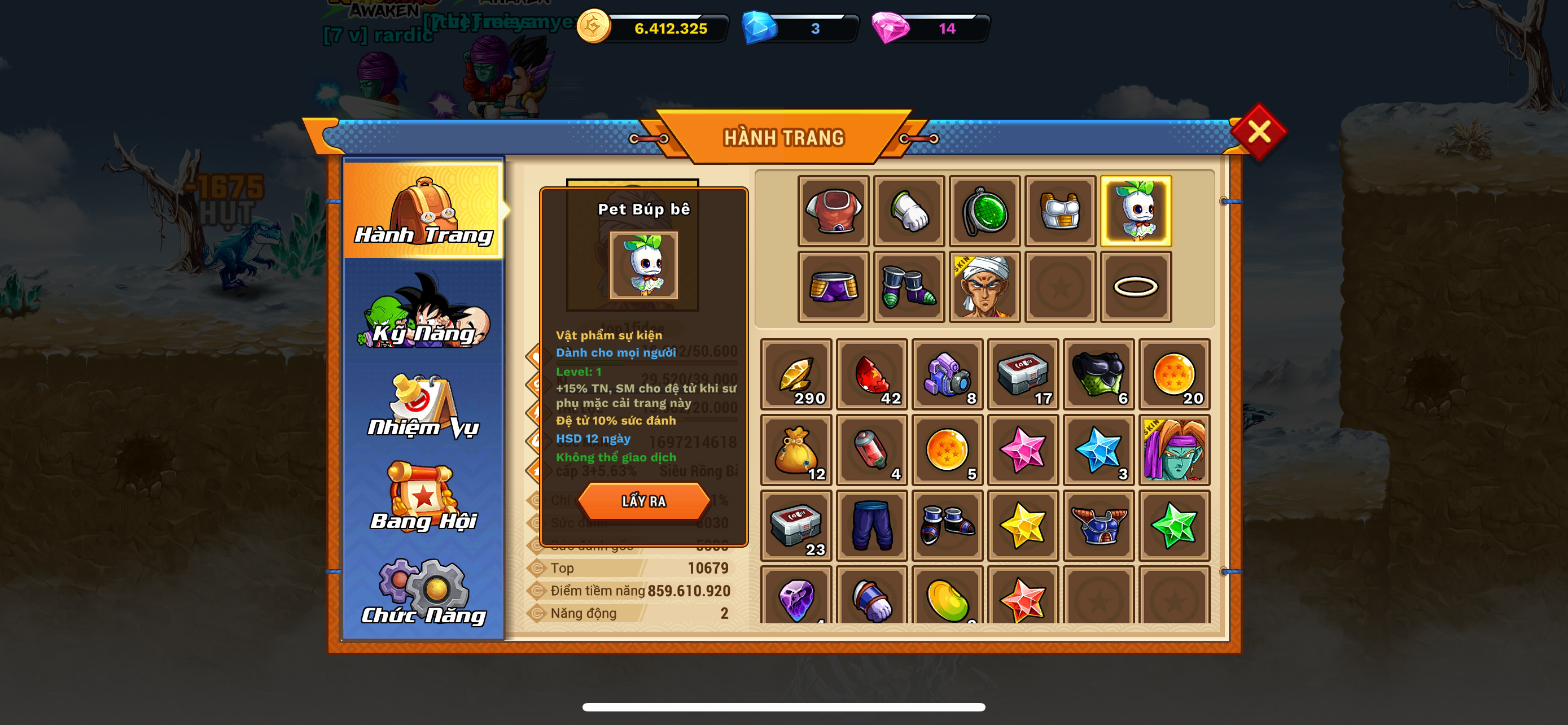Select the green star item
Viewport: 1568px width, 725px height.
click(1174, 525)
